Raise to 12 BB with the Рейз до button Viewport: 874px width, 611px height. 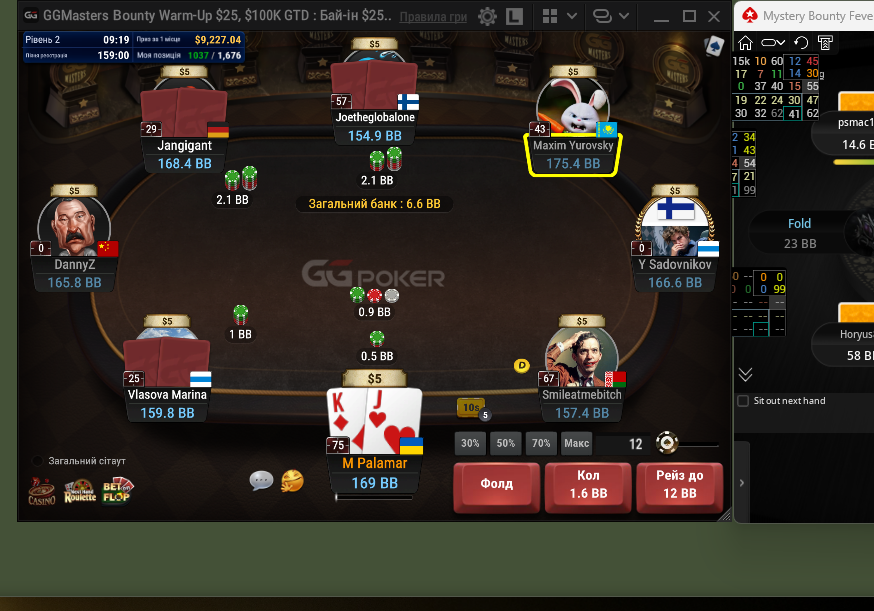(x=679, y=485)
